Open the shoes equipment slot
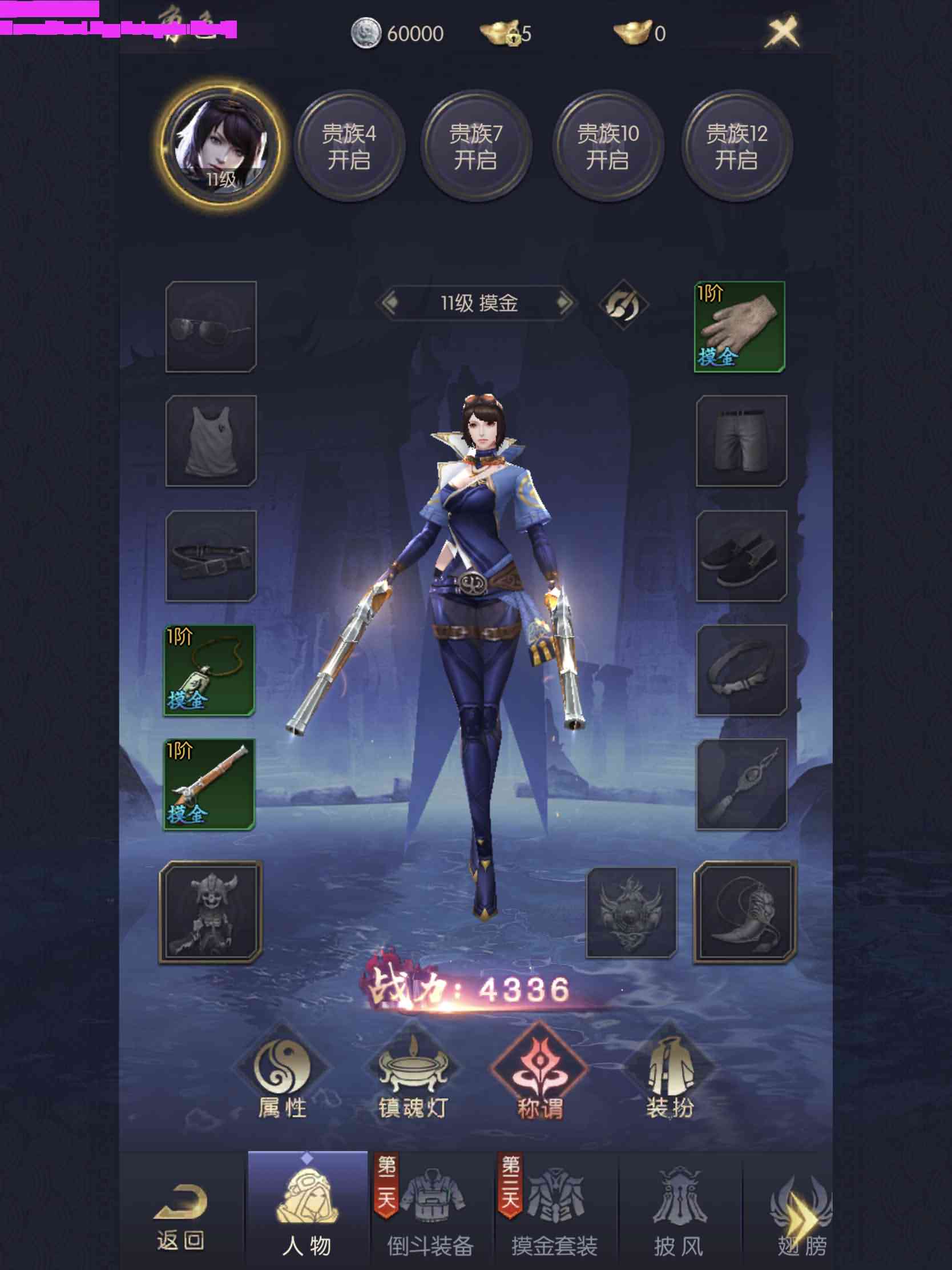Viewport: 952px width, 1270px height. pos(741,556)
